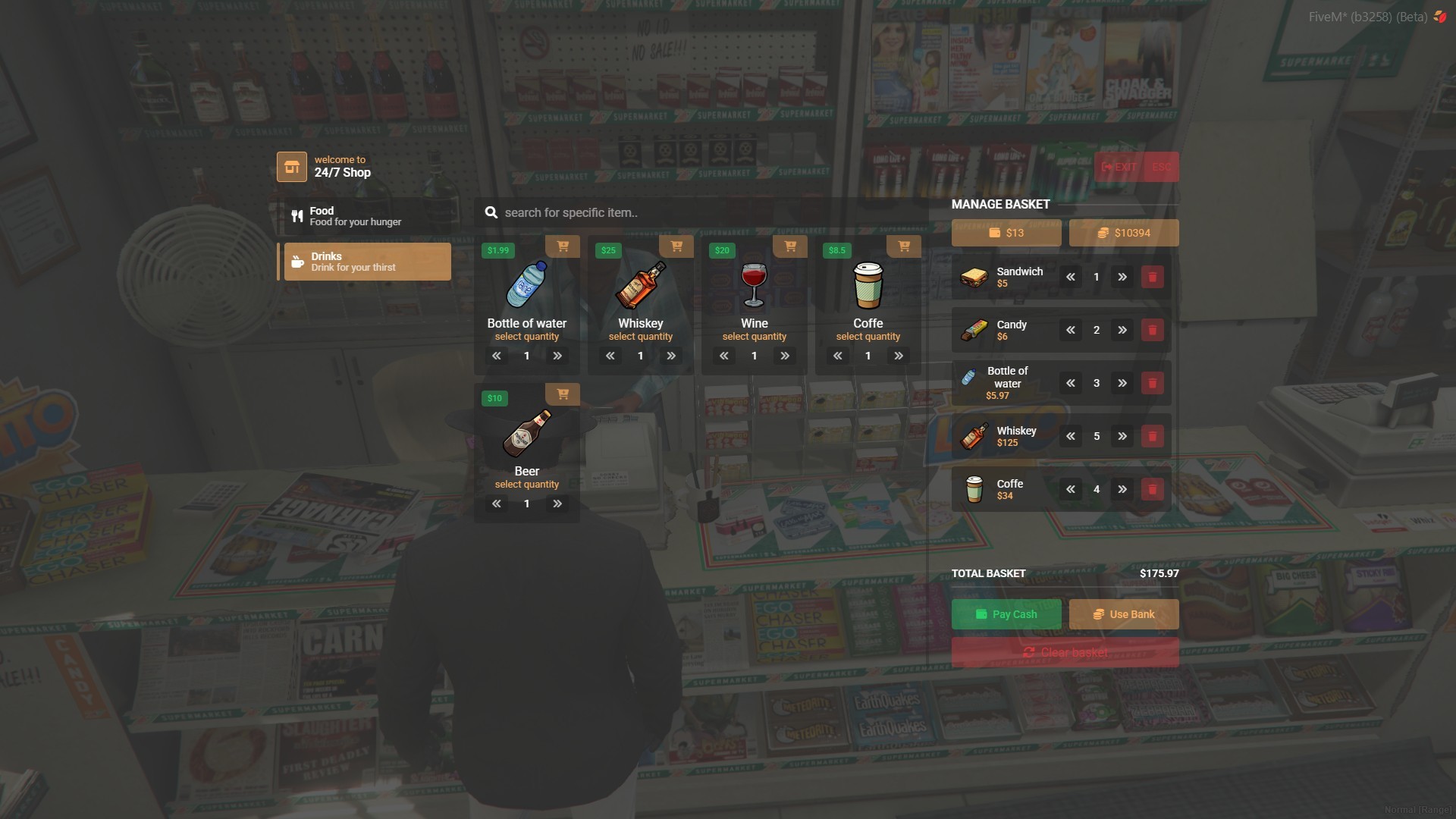Add Whiskey to basket using its cart icon

click(x=676, y=246)
